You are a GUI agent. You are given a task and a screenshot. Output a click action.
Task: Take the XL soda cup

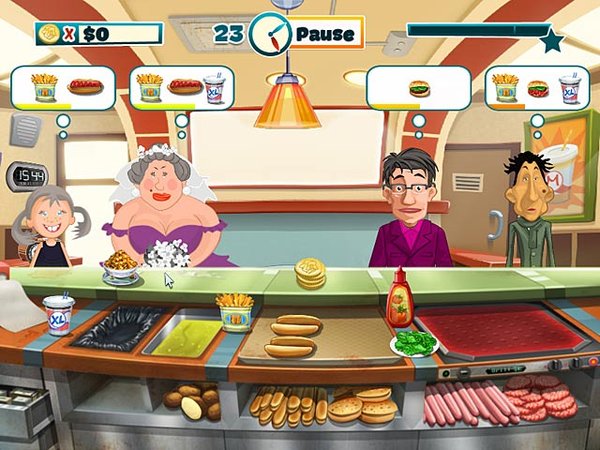click(59, 315)
